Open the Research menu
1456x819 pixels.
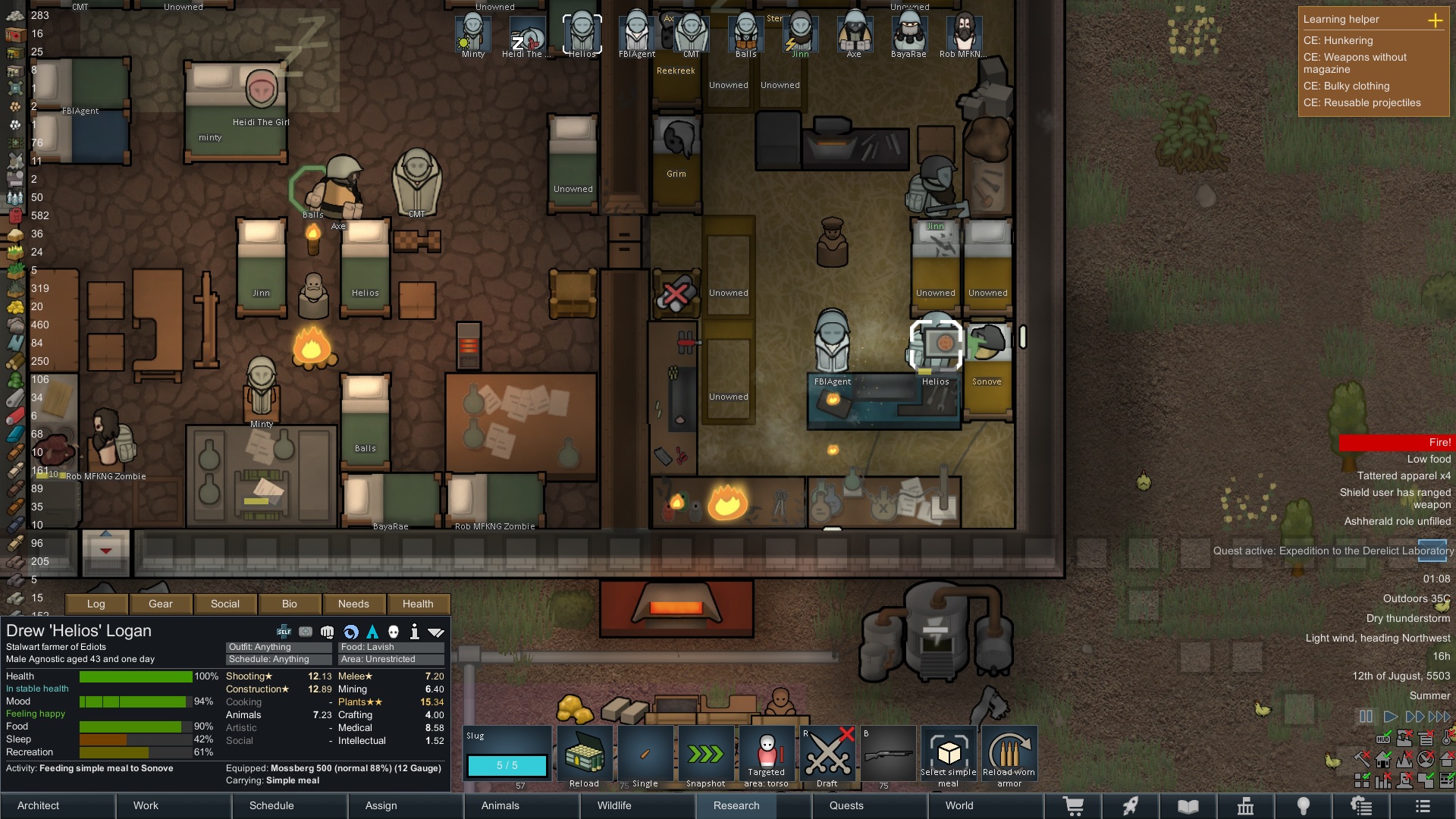tap(736, 805)
